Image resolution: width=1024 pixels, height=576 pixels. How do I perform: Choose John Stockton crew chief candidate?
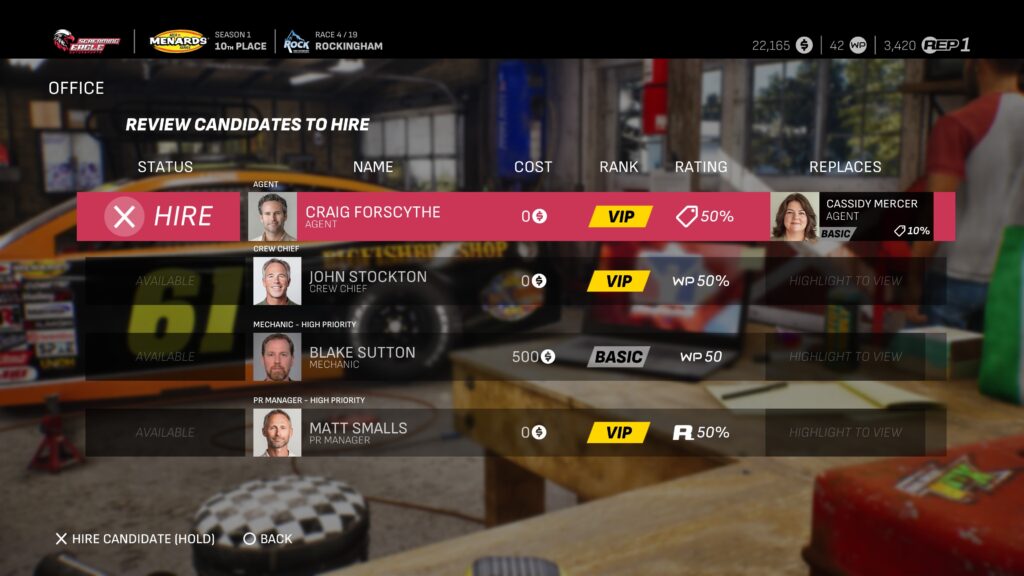(x=367, y=281)
